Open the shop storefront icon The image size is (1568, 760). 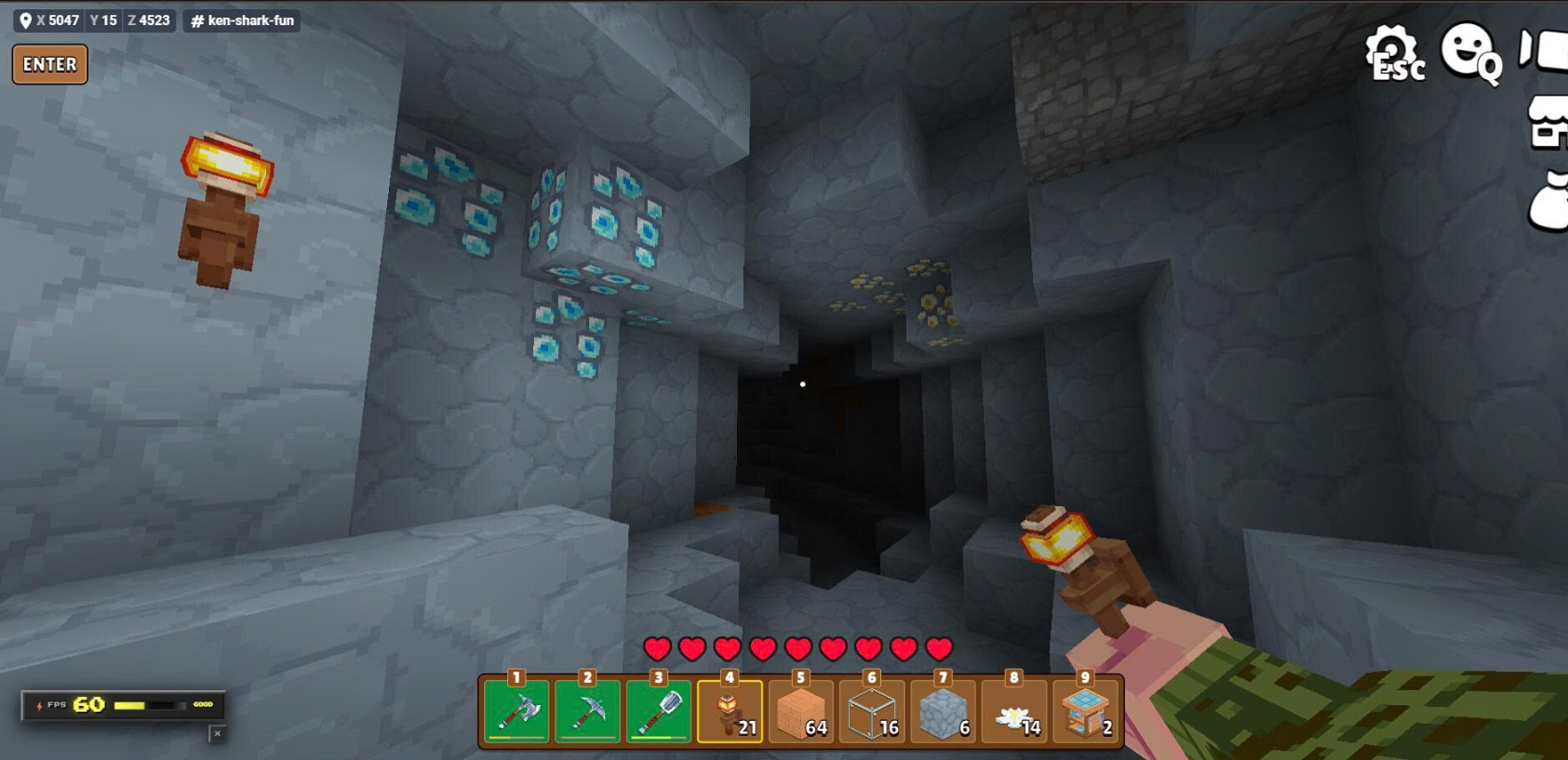(x=1548, y=124)
